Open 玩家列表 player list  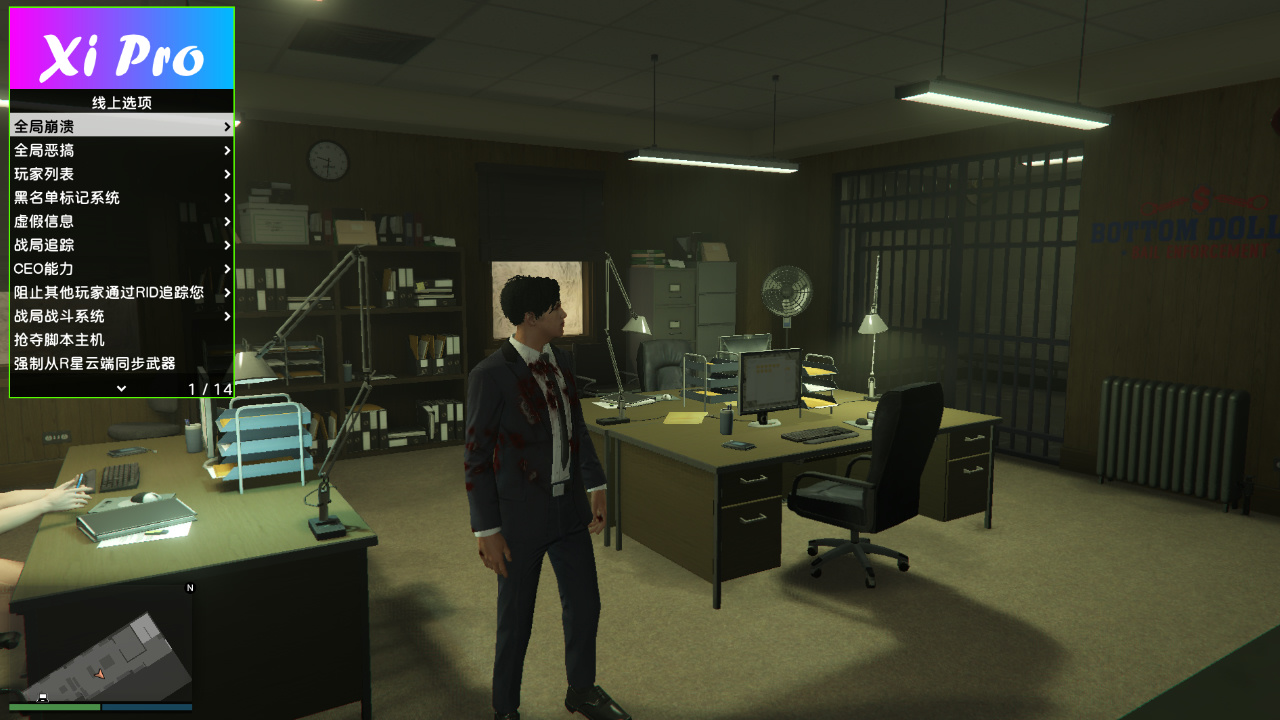pos(121,174)
